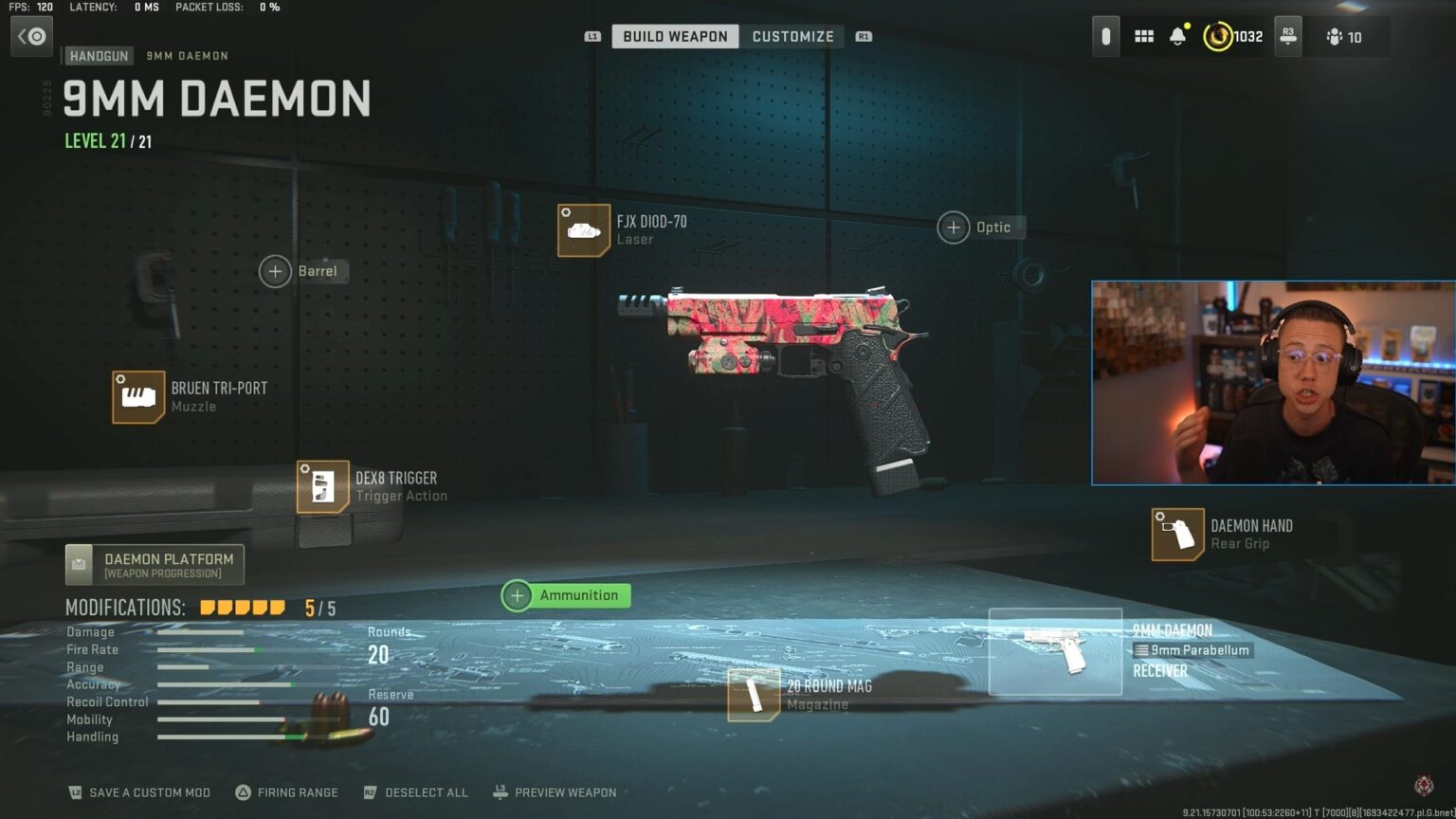
Task: Click the Recoil Control stat bar
Action: pyautogui.click(x=209, y=701)
